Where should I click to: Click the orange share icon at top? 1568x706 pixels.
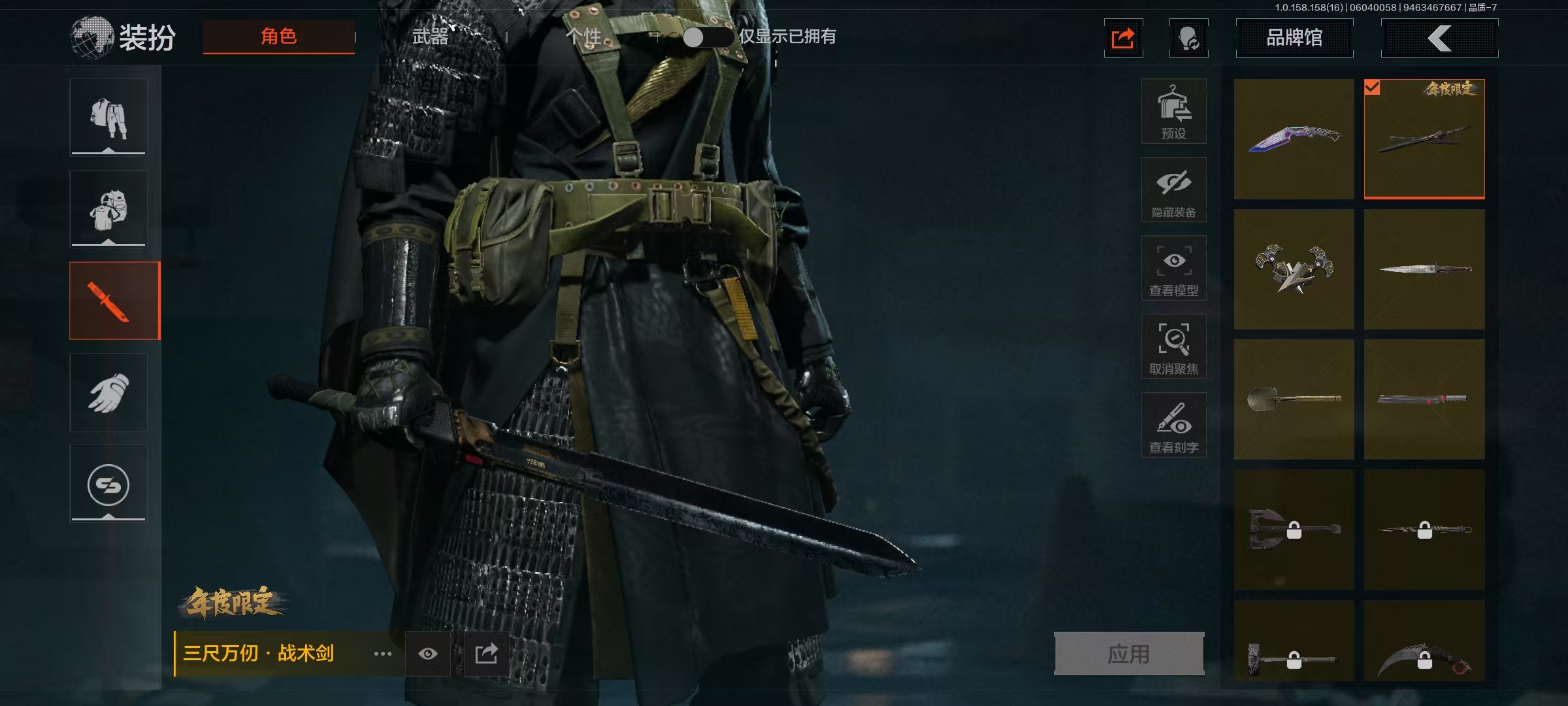click(x=1123, y=38)
